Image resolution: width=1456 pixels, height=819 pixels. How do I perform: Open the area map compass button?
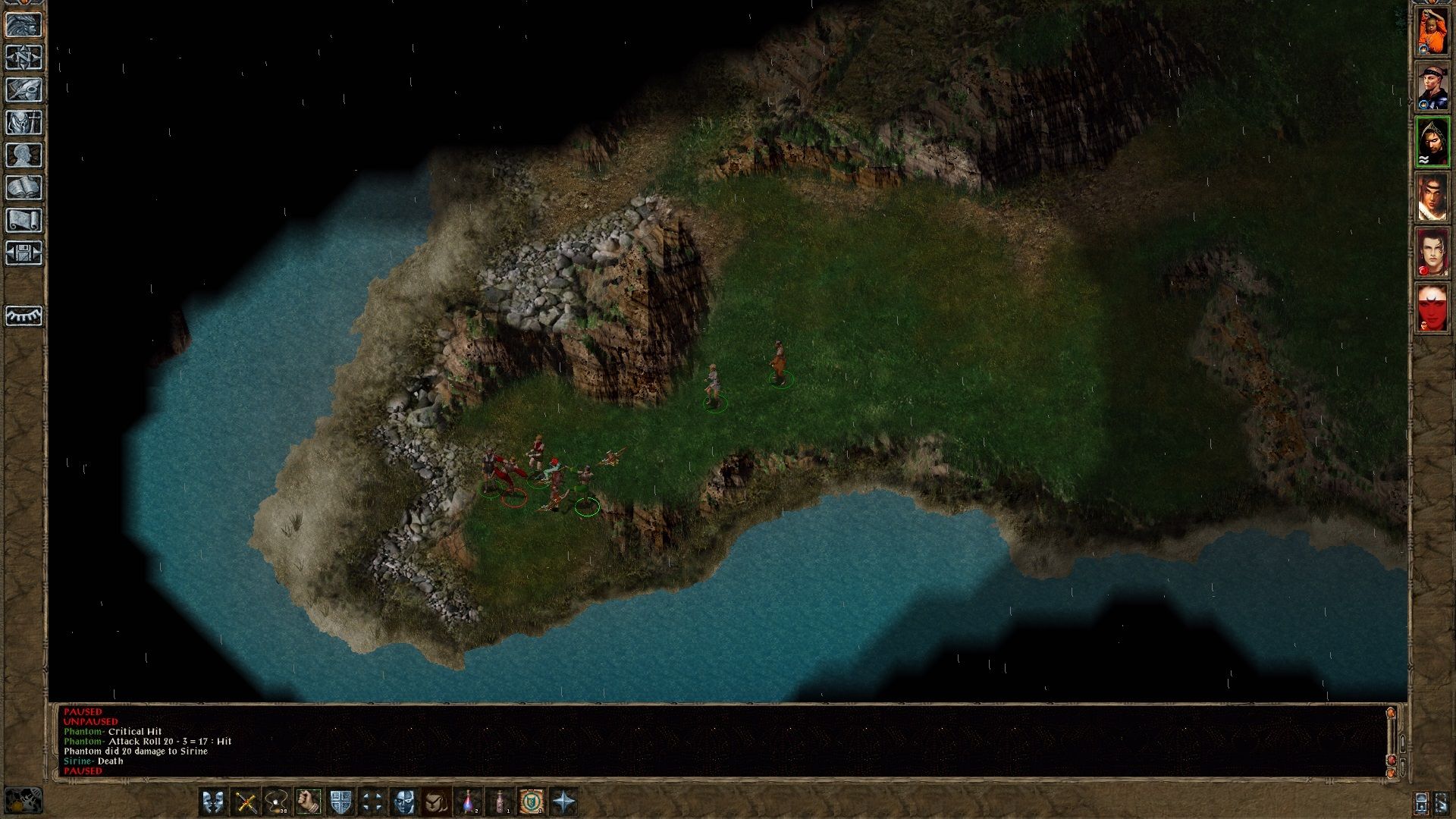pos(24,58)
